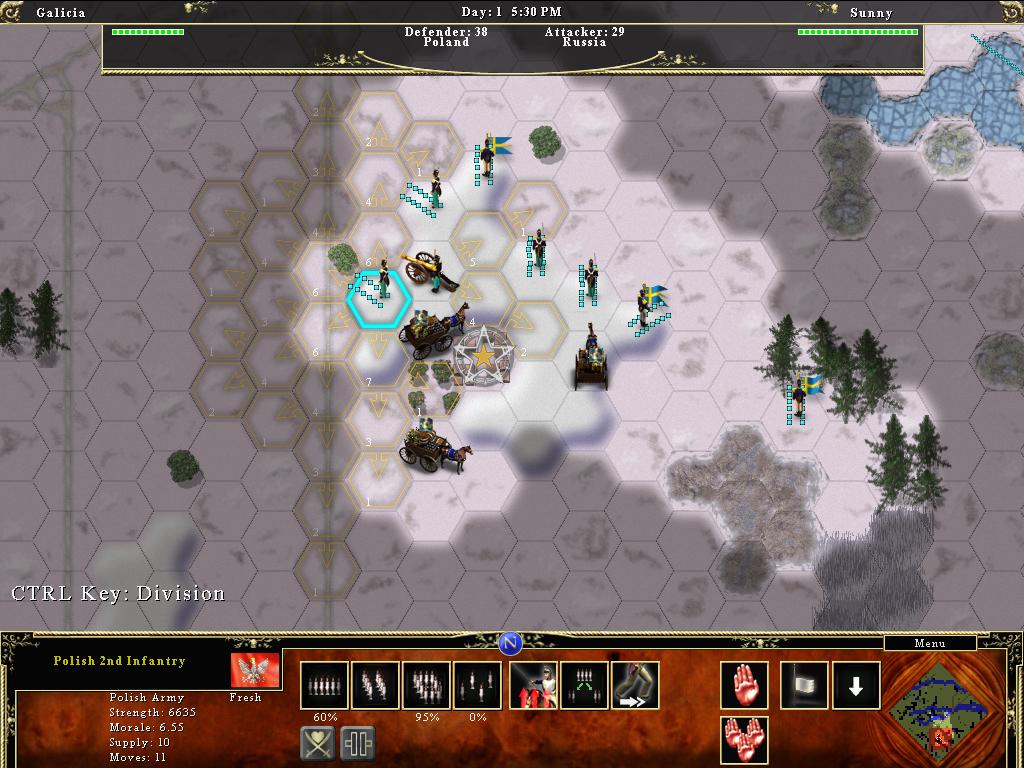1024x768 pixels.
Task: Click the double red hands icon
Action: 745,741
